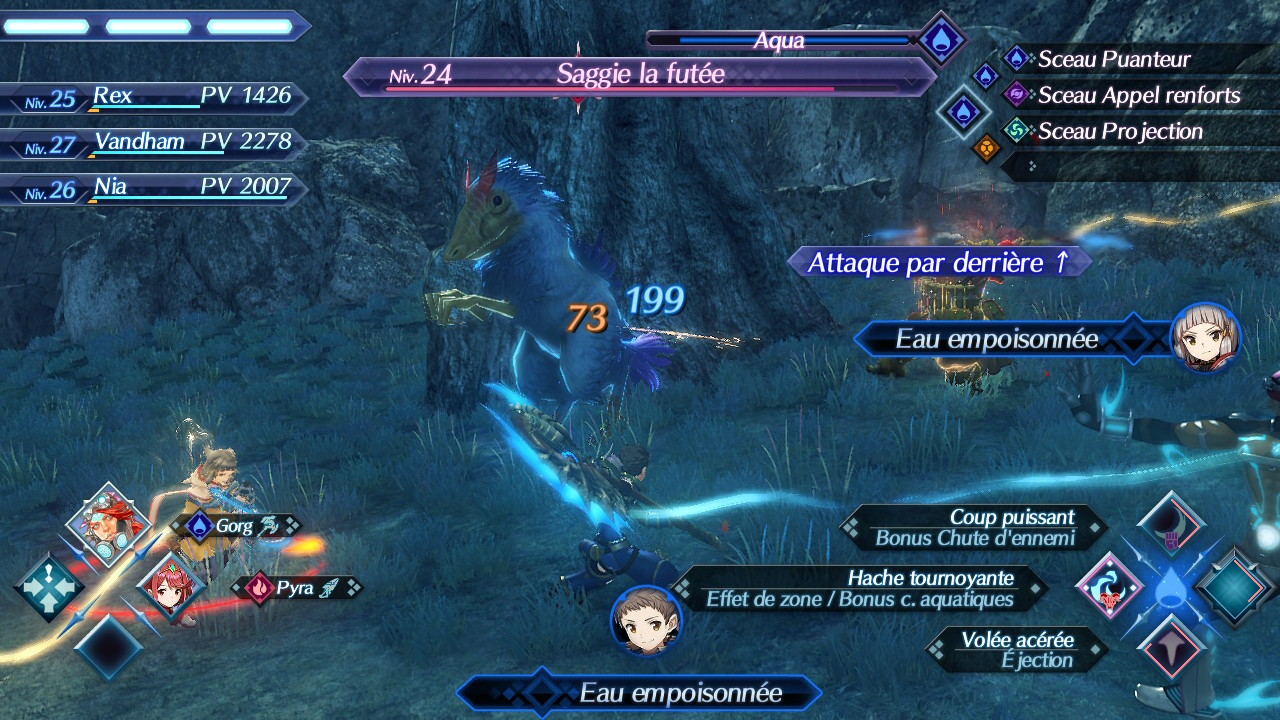Click the Aqua element orb icon
The image size is (1280, 720).
[x=940, y=40]
